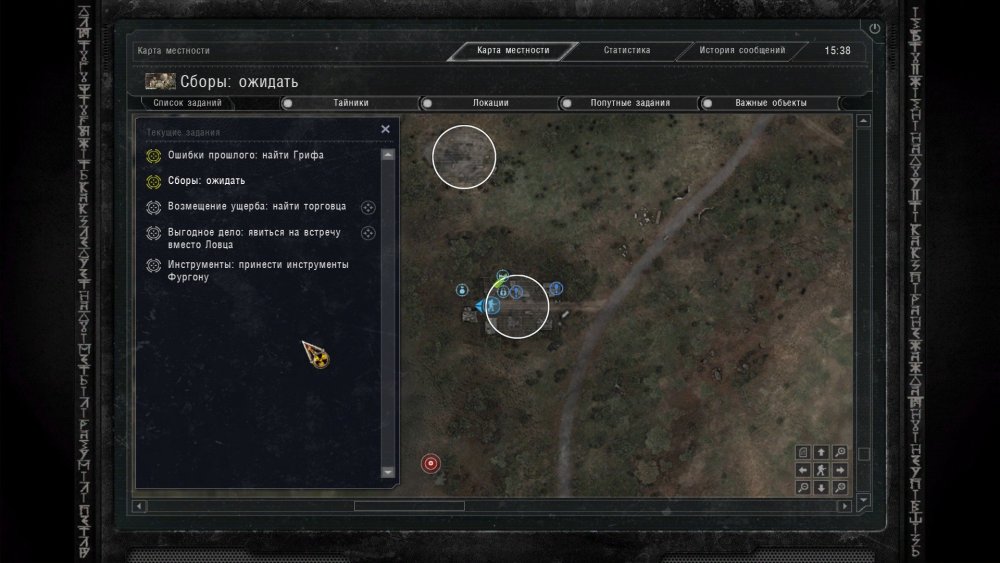Click the power button in PDA corner
Viewport: 1000px width, 563px height.
coord(875,29)
